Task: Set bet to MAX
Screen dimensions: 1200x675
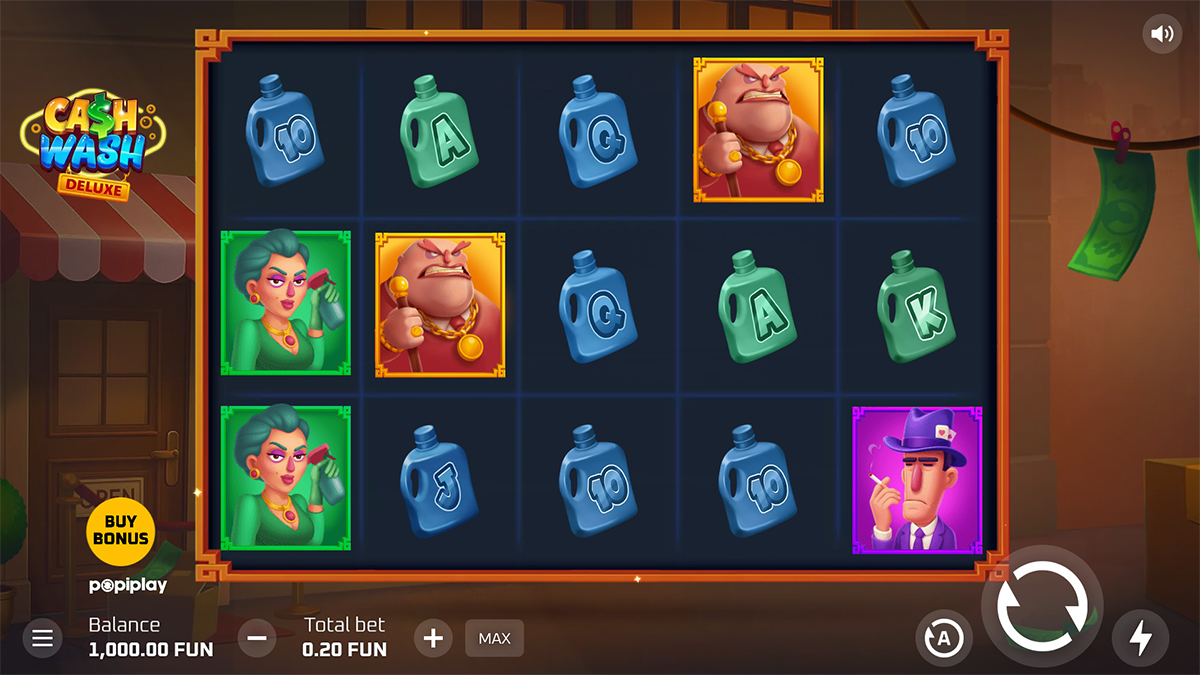Action: pyautogui.click(x=494, y=638)
